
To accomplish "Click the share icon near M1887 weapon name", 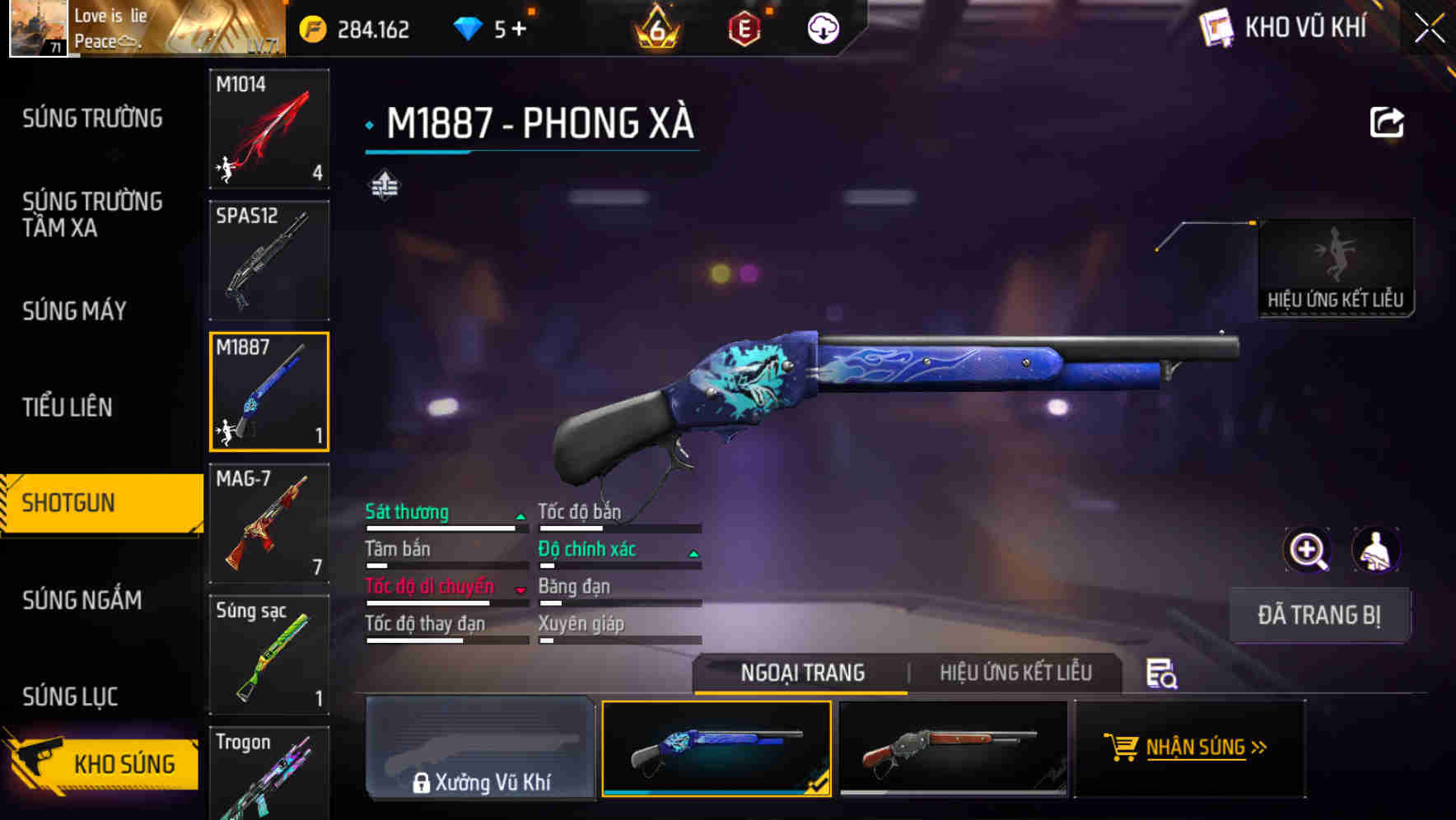I will point(1387,120).
